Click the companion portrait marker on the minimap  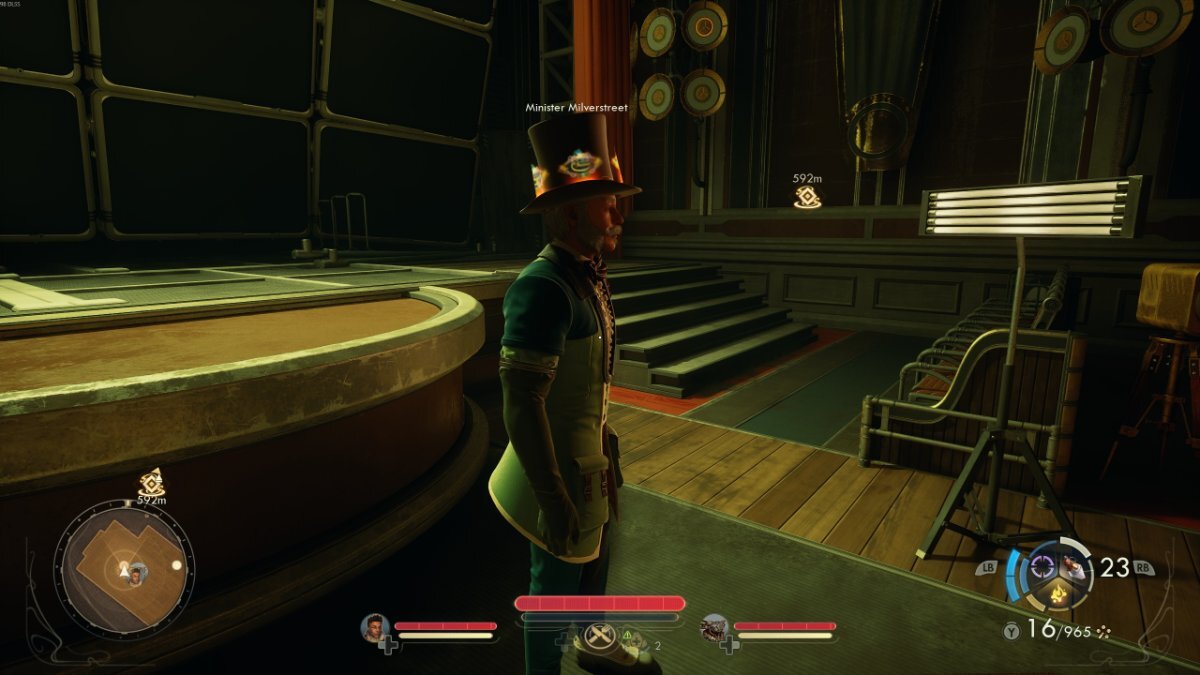point(138,573)
